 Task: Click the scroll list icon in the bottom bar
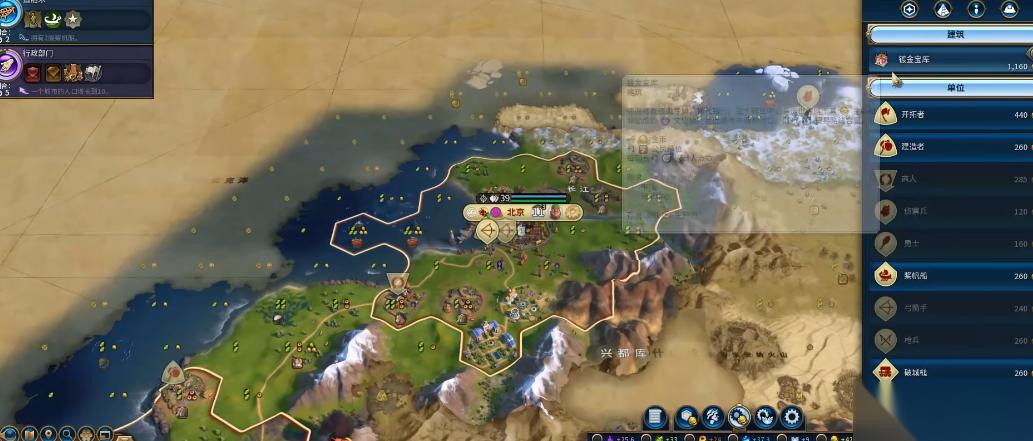tap(656, 418)
